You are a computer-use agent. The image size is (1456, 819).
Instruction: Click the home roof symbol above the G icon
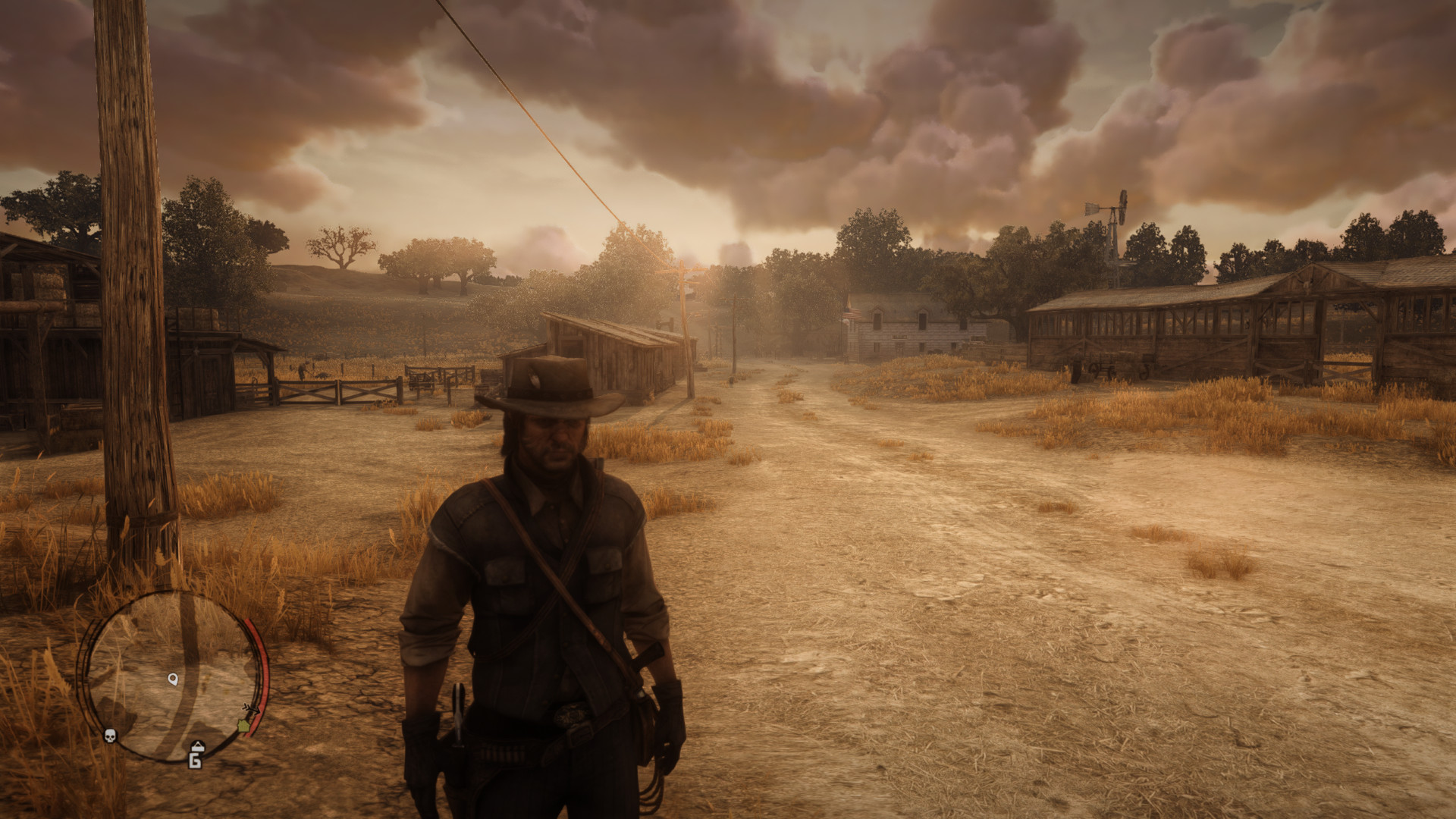click(197, 746)
